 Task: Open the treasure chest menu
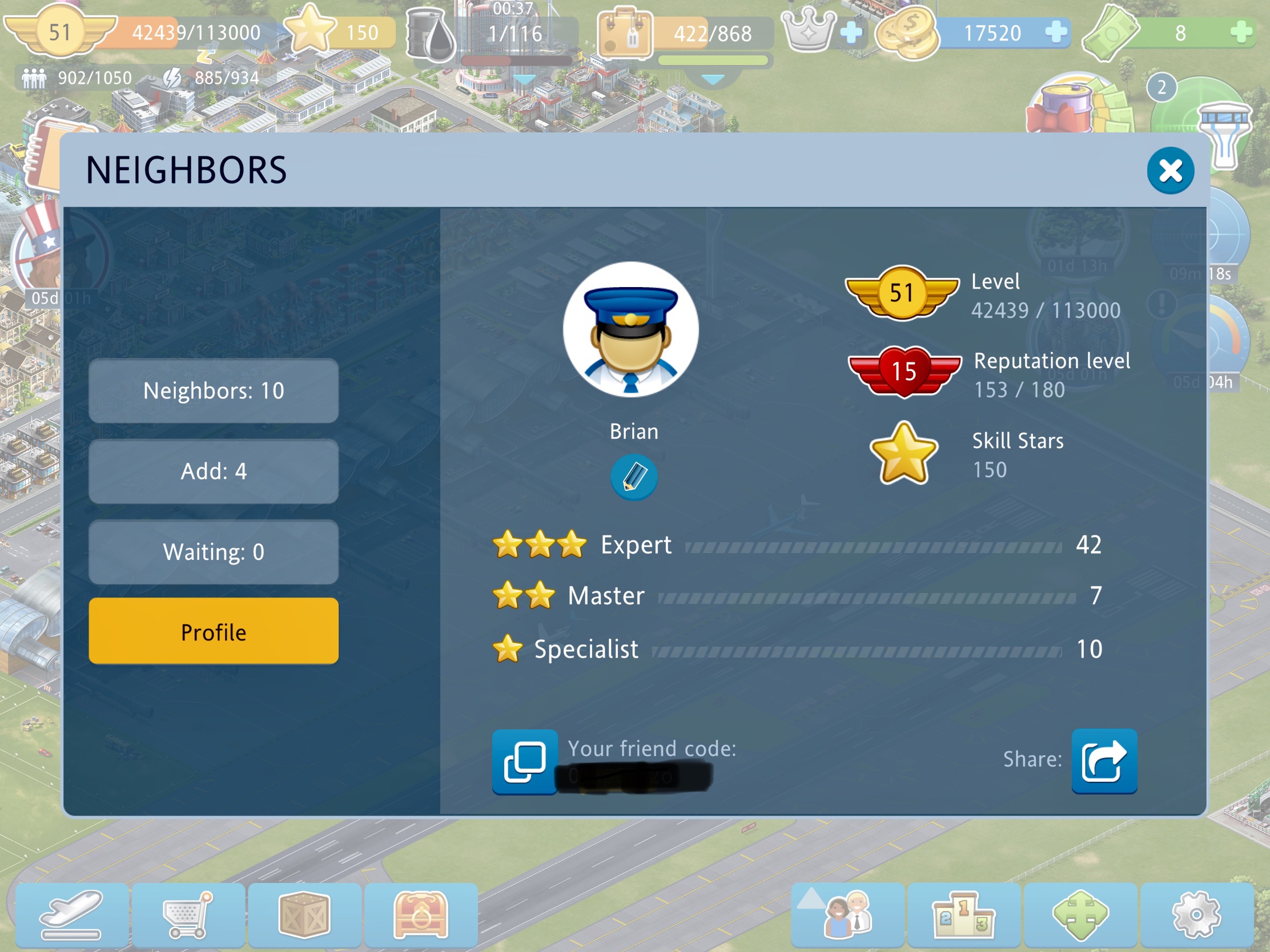pyautogui.click(x=421, y=915)
